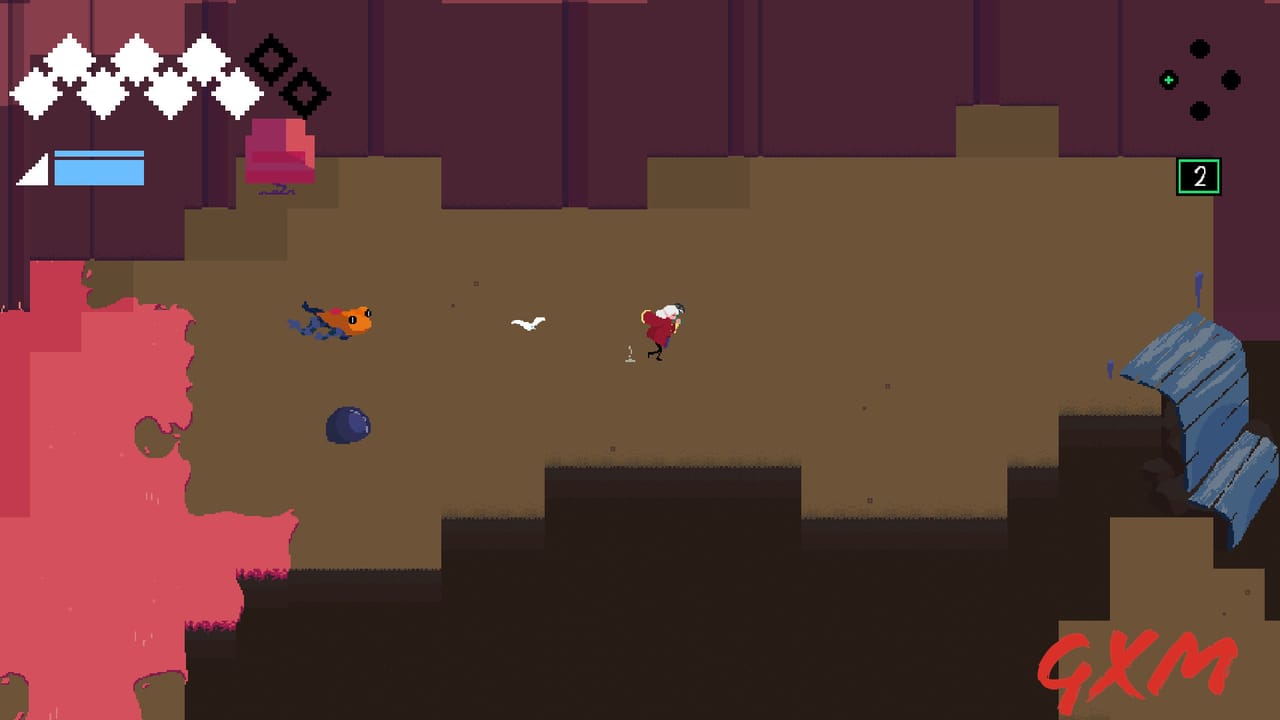Select the first white diamond health icon
Image resolution: width=1280 pixels, height=720 pixels.
coord(35,94)
